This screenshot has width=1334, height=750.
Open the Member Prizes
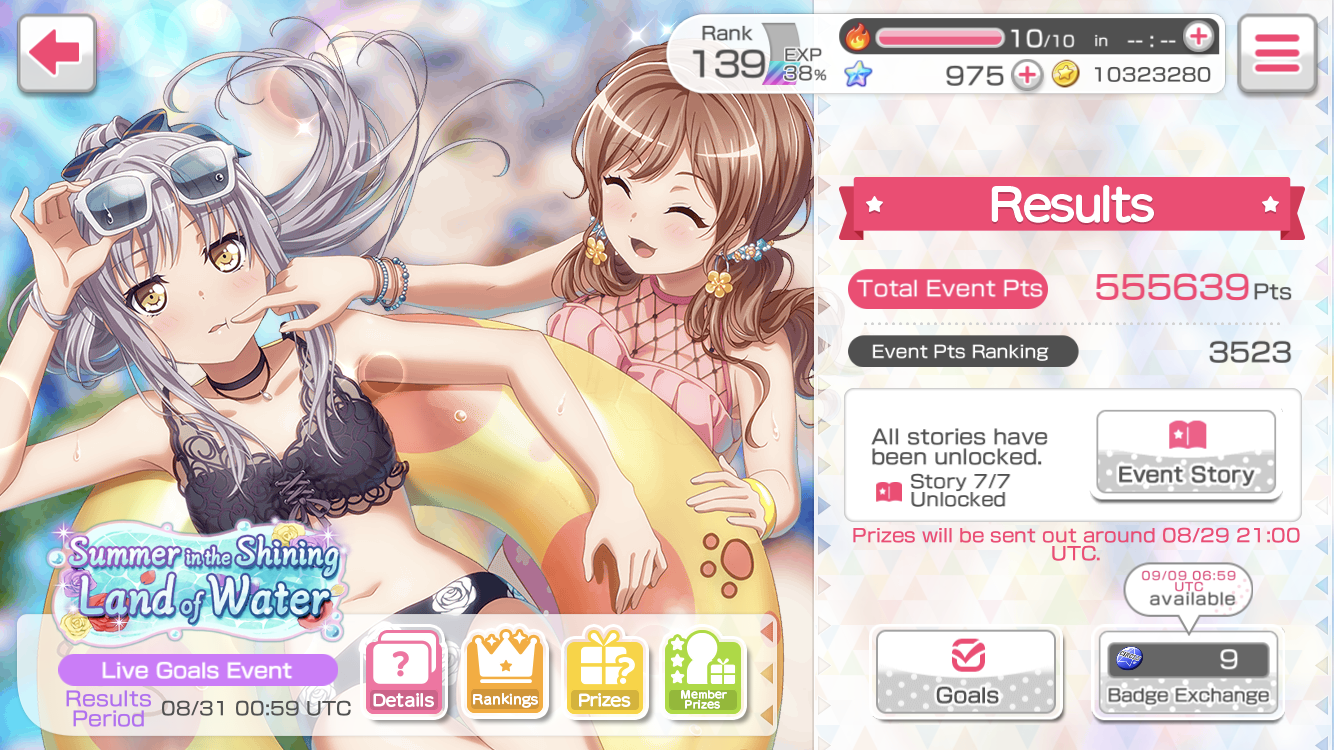[702, 673]
